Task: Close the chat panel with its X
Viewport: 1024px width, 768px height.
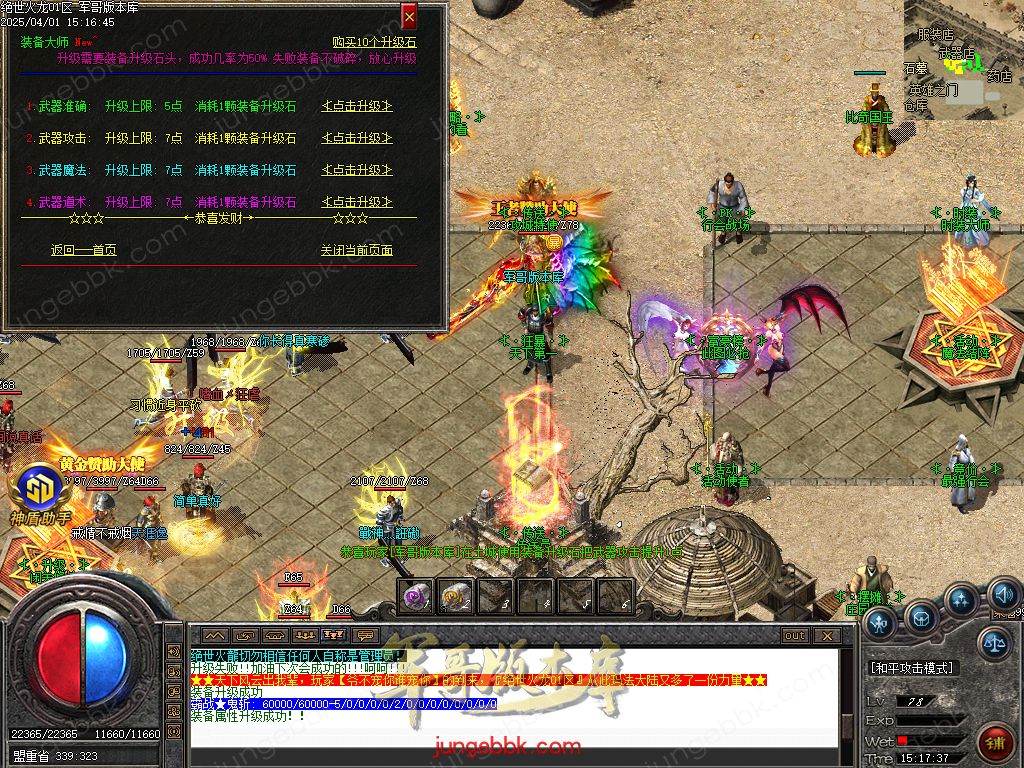Action: tap(826, 635)
